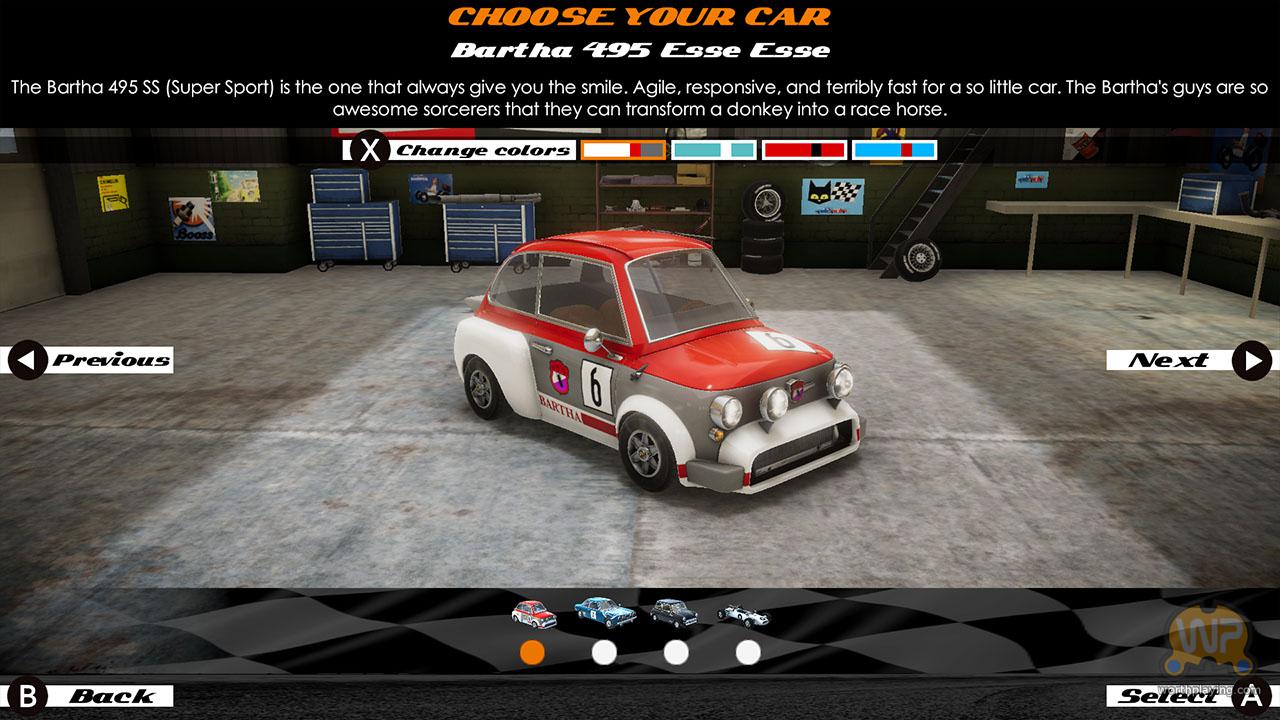Viewport: 1280px width, 720px height.
Task: Pick the teal and white color scheme
Action: coord(713,150)
